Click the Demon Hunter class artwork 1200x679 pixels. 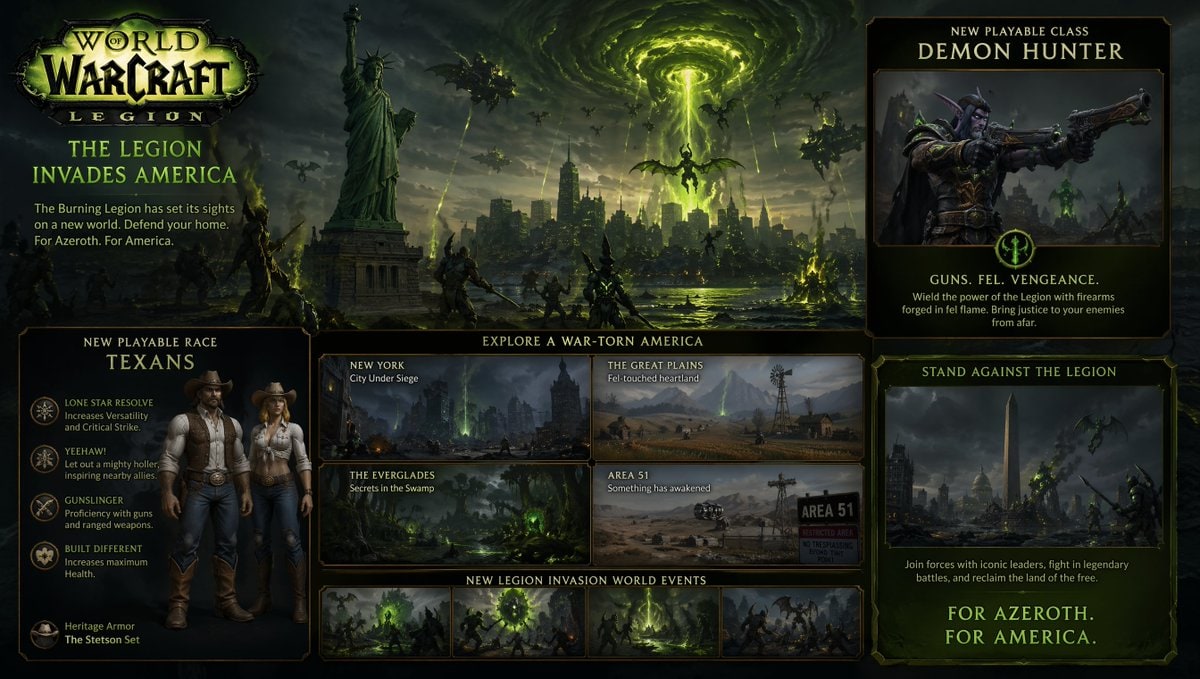click(1018, 157)
